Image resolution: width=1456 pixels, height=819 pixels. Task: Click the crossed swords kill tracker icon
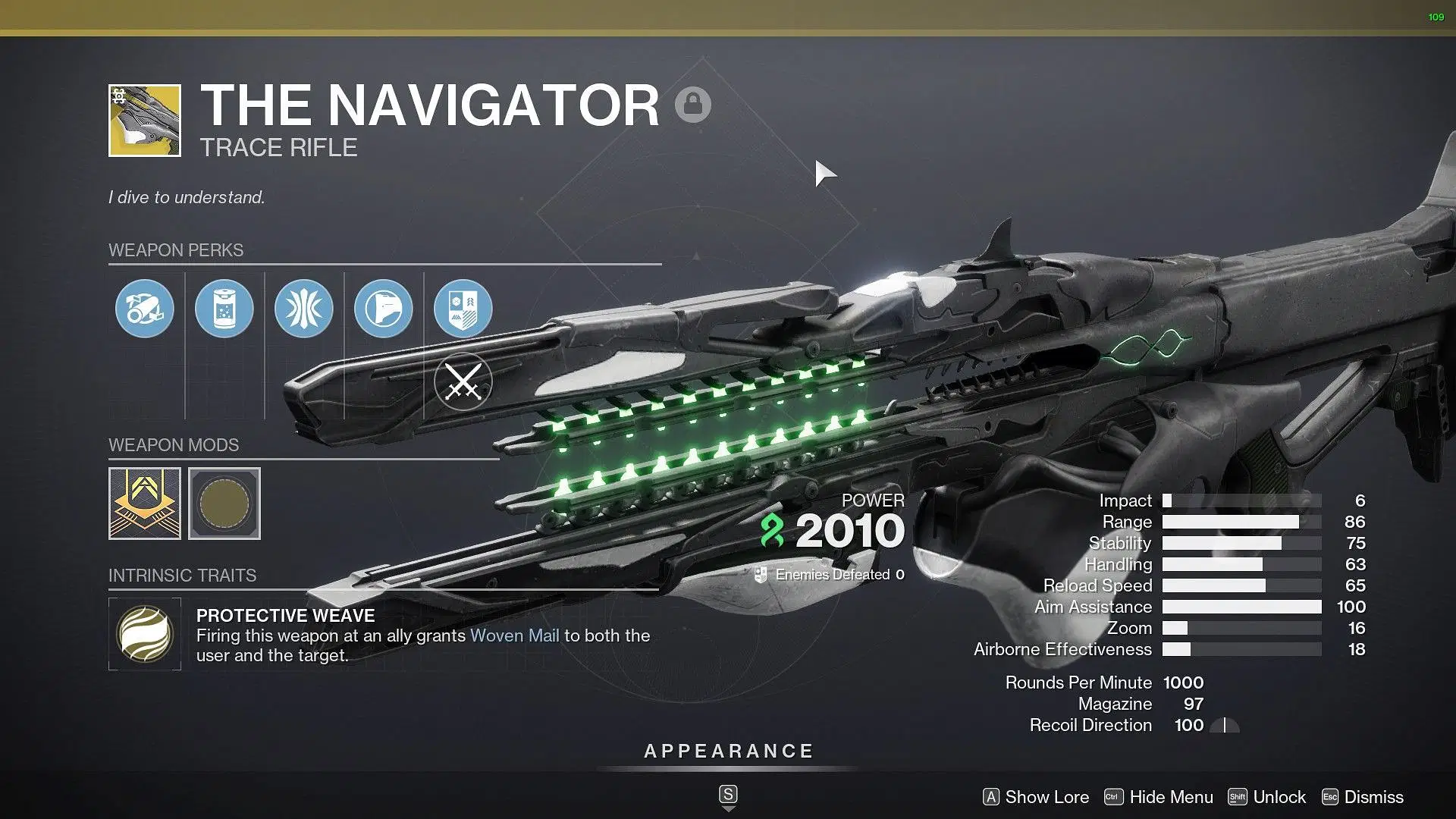point(463,381)
